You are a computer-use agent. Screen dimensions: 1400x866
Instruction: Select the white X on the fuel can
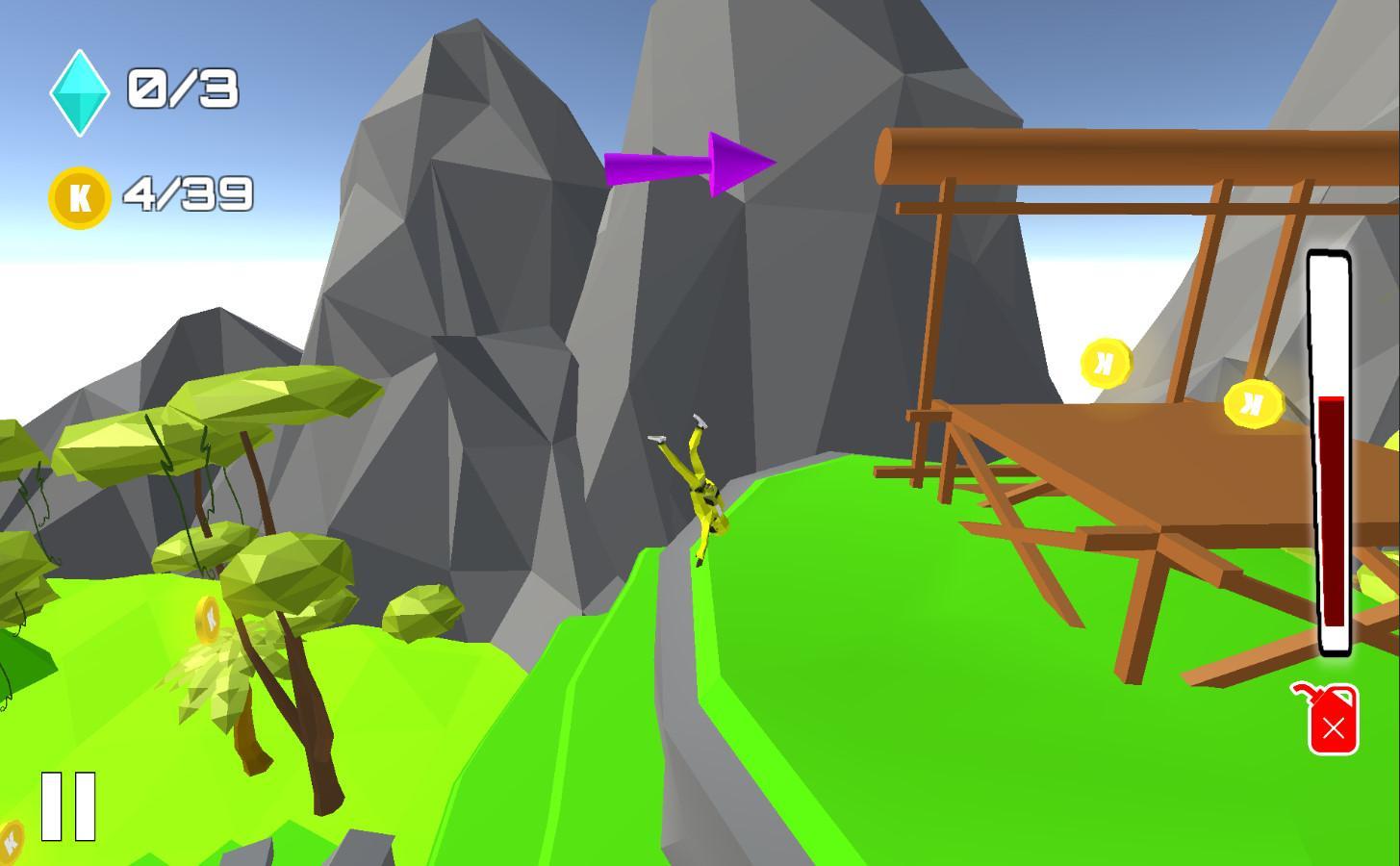(x=1334, y=729)
